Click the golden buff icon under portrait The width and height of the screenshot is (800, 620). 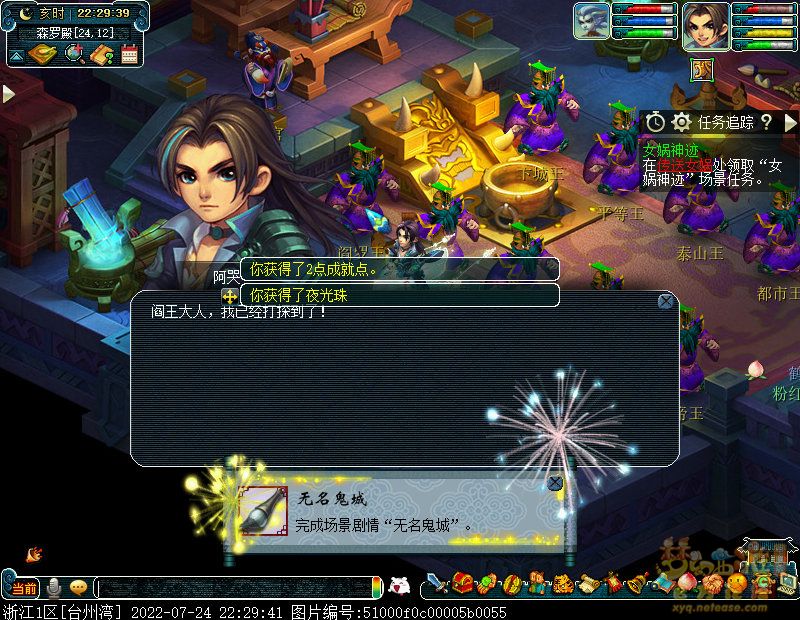(x=702, y=68)
